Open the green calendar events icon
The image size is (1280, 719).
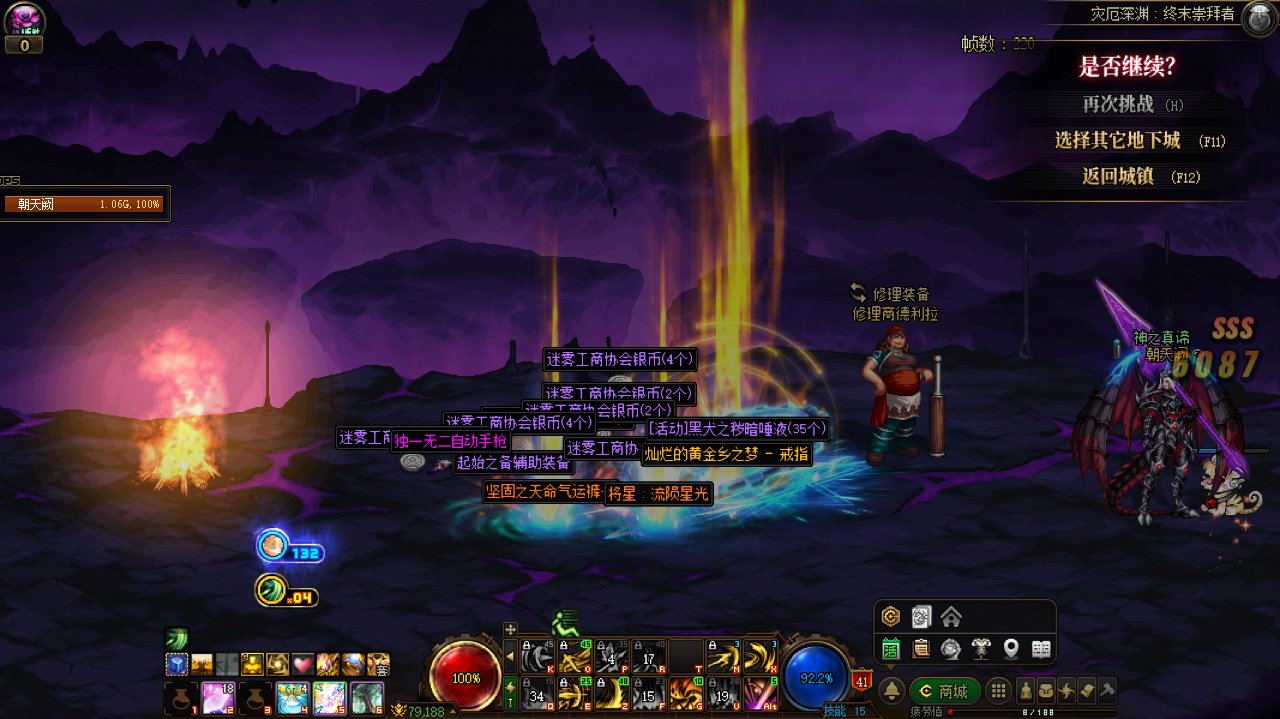(891, 649)
